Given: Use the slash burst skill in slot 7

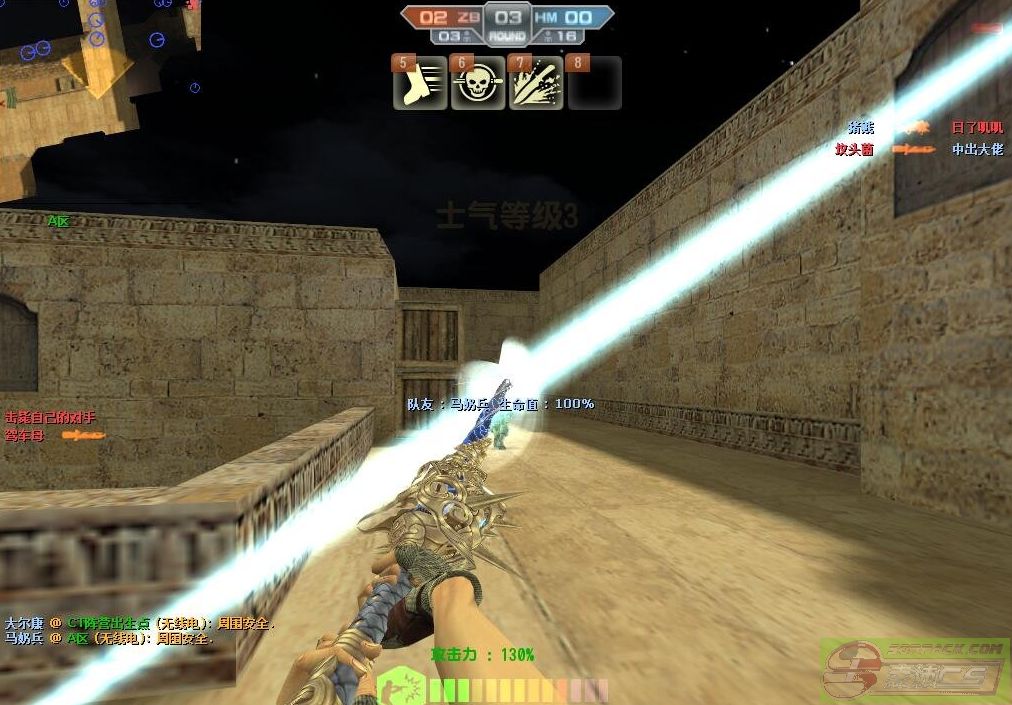Looking at the screenshot, I should [x=536, y=85].
